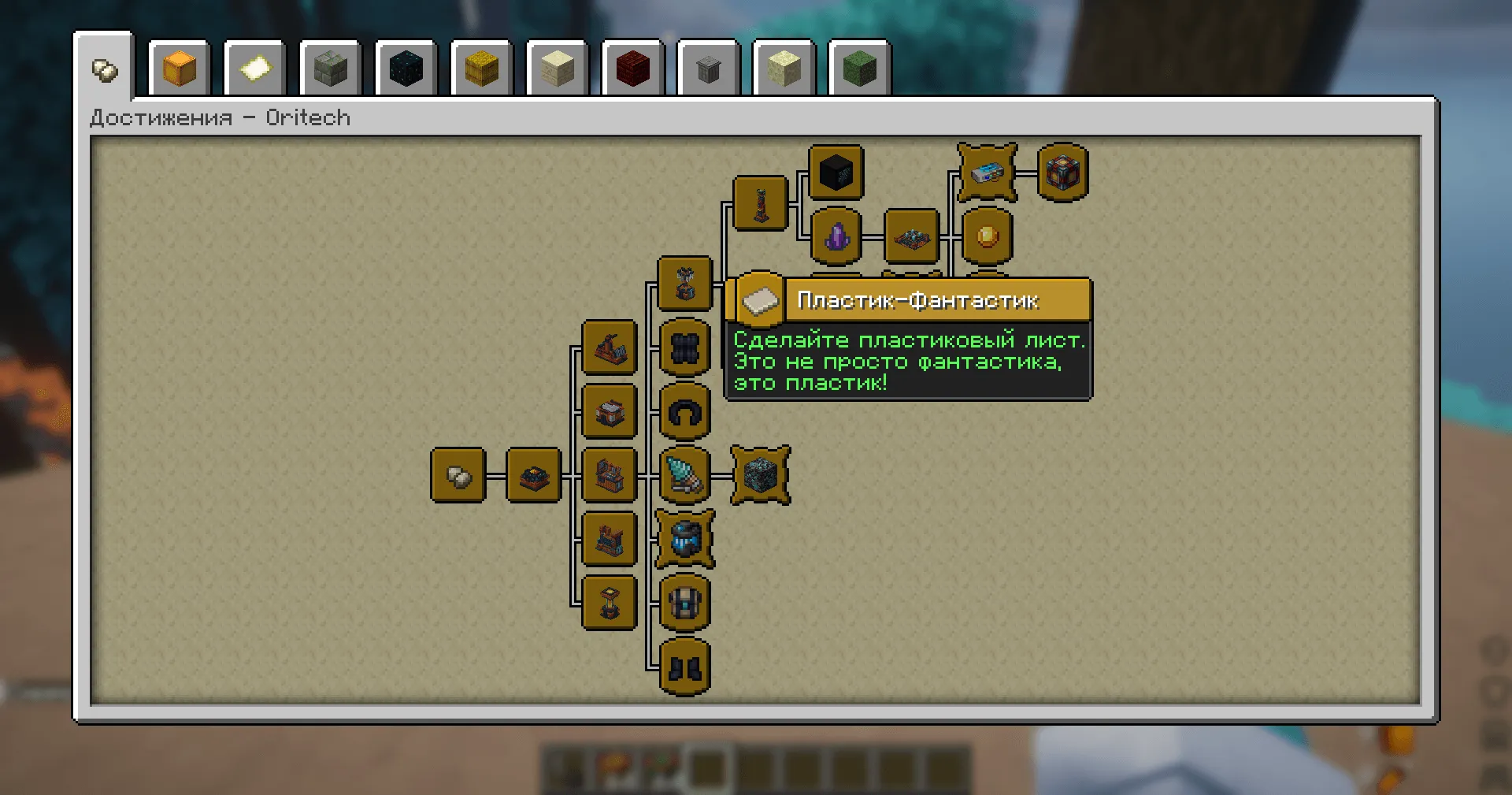Open the green moss block tab
The height and width of the screenshot is (795, 1512).
click(x=858, y=69)
